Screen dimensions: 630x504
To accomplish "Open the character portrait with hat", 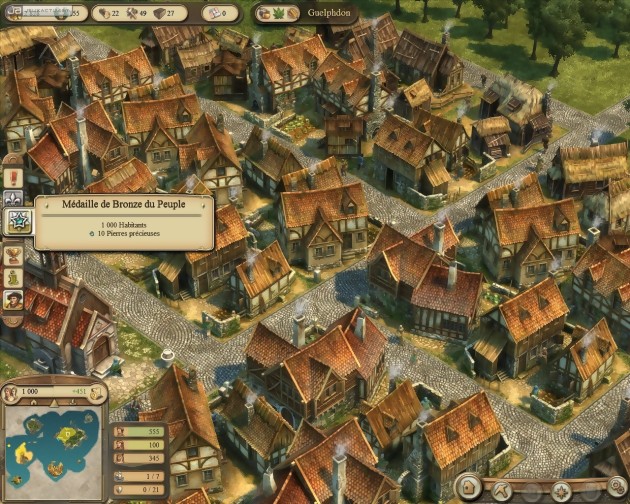I will click(14, 298).
